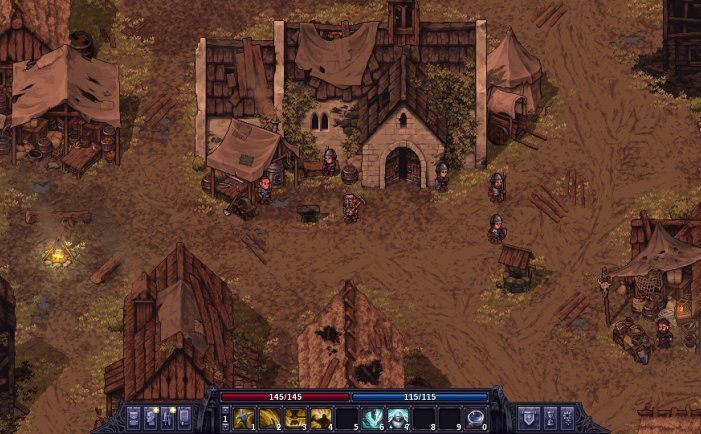Use the golden slash skill in slot 2
The width and height of the screenshot is (701, 434).
(269, 417)
